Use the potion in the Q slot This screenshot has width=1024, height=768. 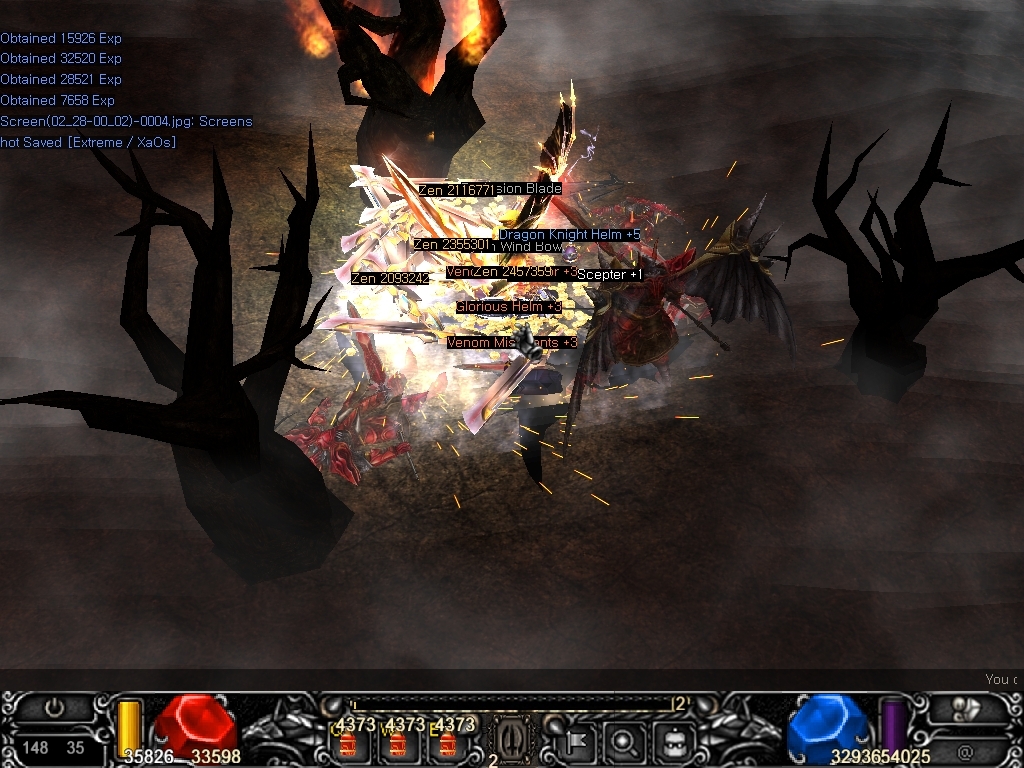point(348,744)
